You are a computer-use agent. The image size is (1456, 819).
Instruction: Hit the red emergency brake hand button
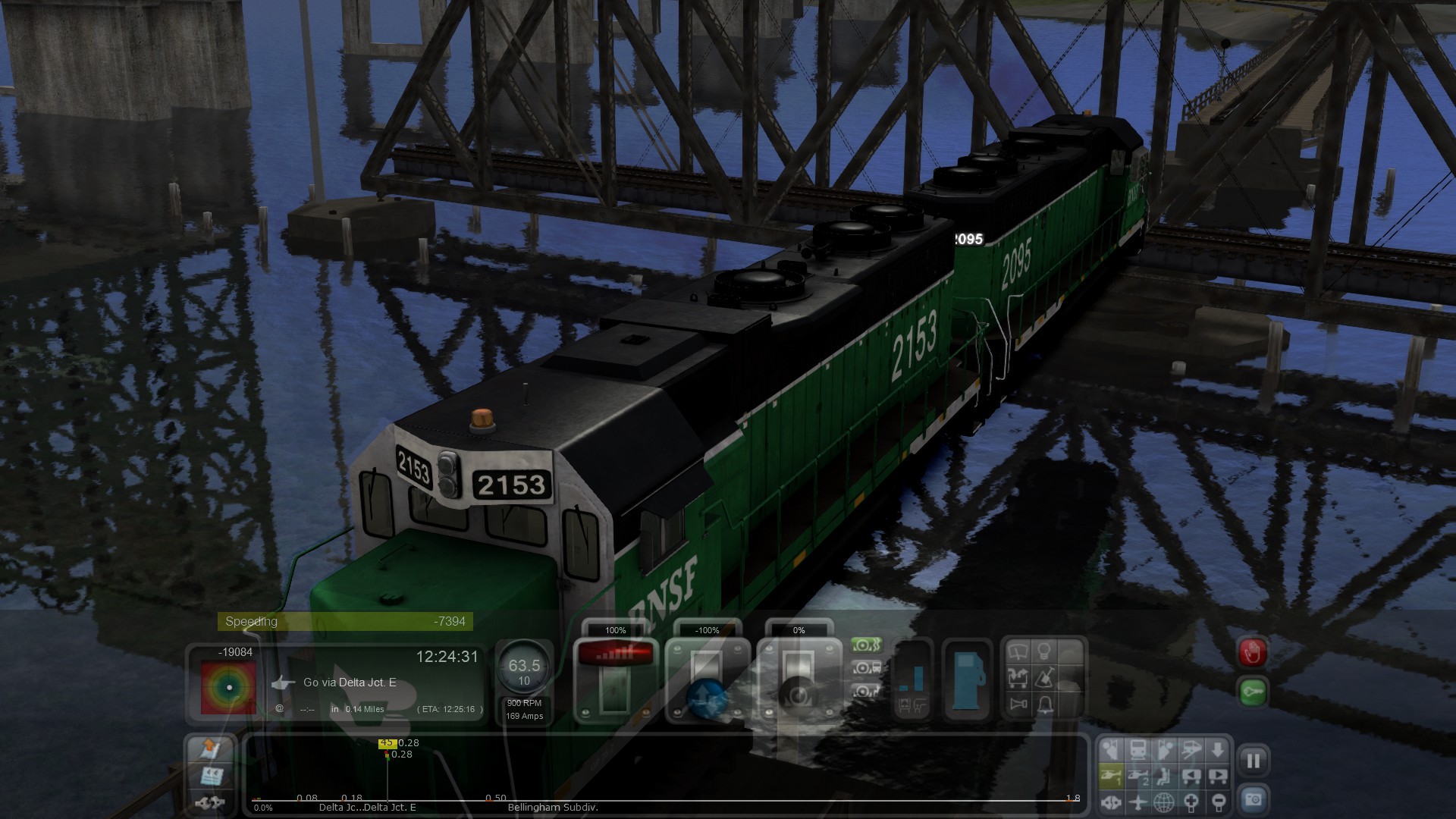tap(1252, 652)
